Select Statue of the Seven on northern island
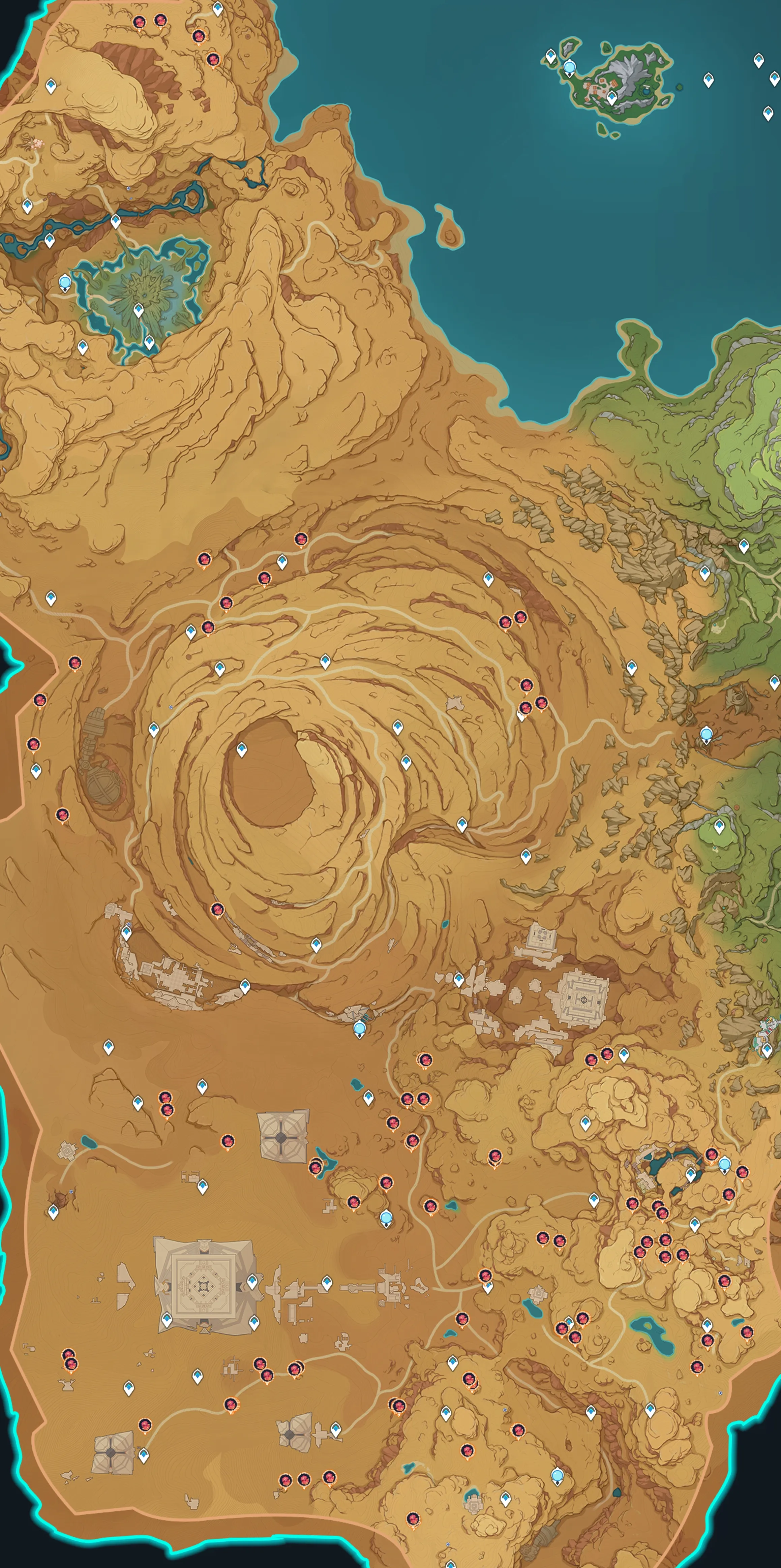 [x=569, y=67]
